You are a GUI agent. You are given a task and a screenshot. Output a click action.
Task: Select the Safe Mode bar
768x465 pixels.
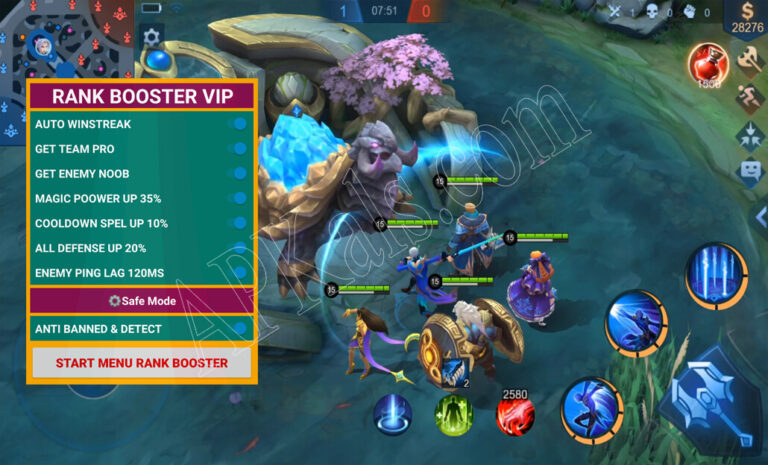pyautogui.click(x=141, y=300)
